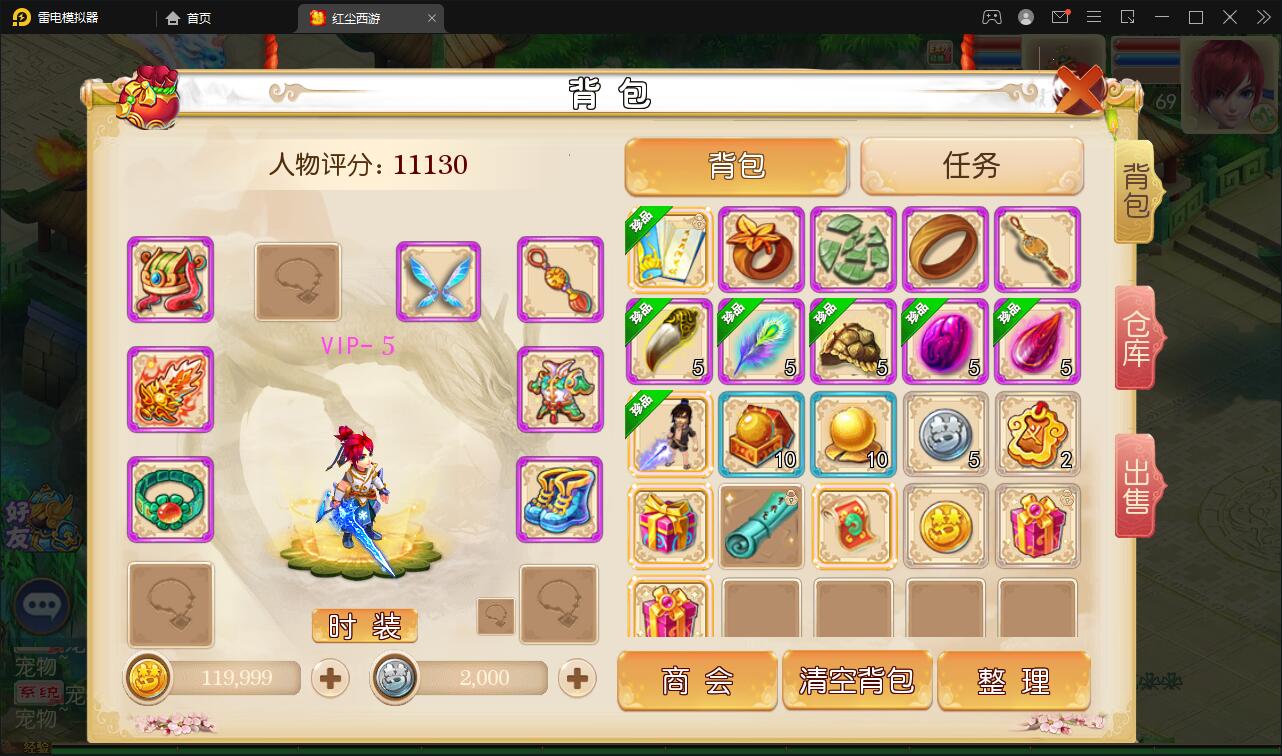Image resolution: width=1282 pixels, height=756 pixels.
Task: Click the 整理 button to sort the backpack
Action: (1016, 680)
